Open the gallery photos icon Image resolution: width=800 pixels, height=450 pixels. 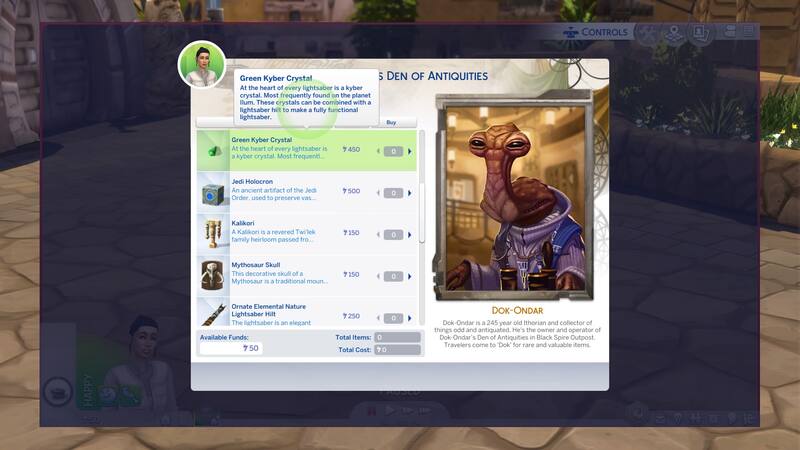tap(701, 32)
